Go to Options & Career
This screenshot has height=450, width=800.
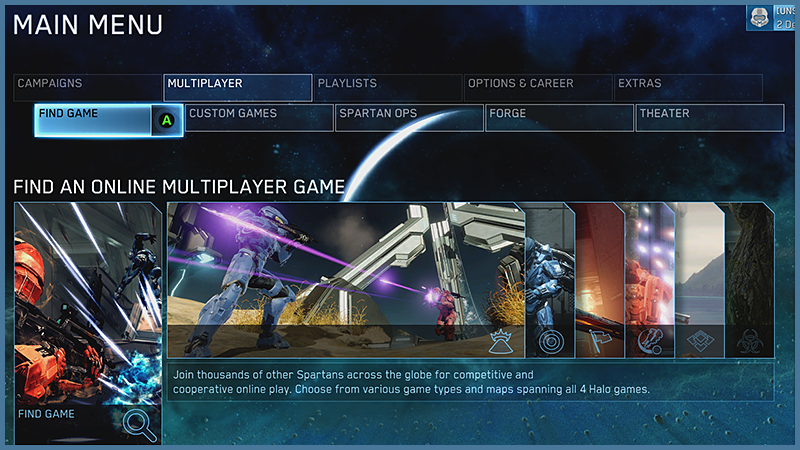(537, 87)
